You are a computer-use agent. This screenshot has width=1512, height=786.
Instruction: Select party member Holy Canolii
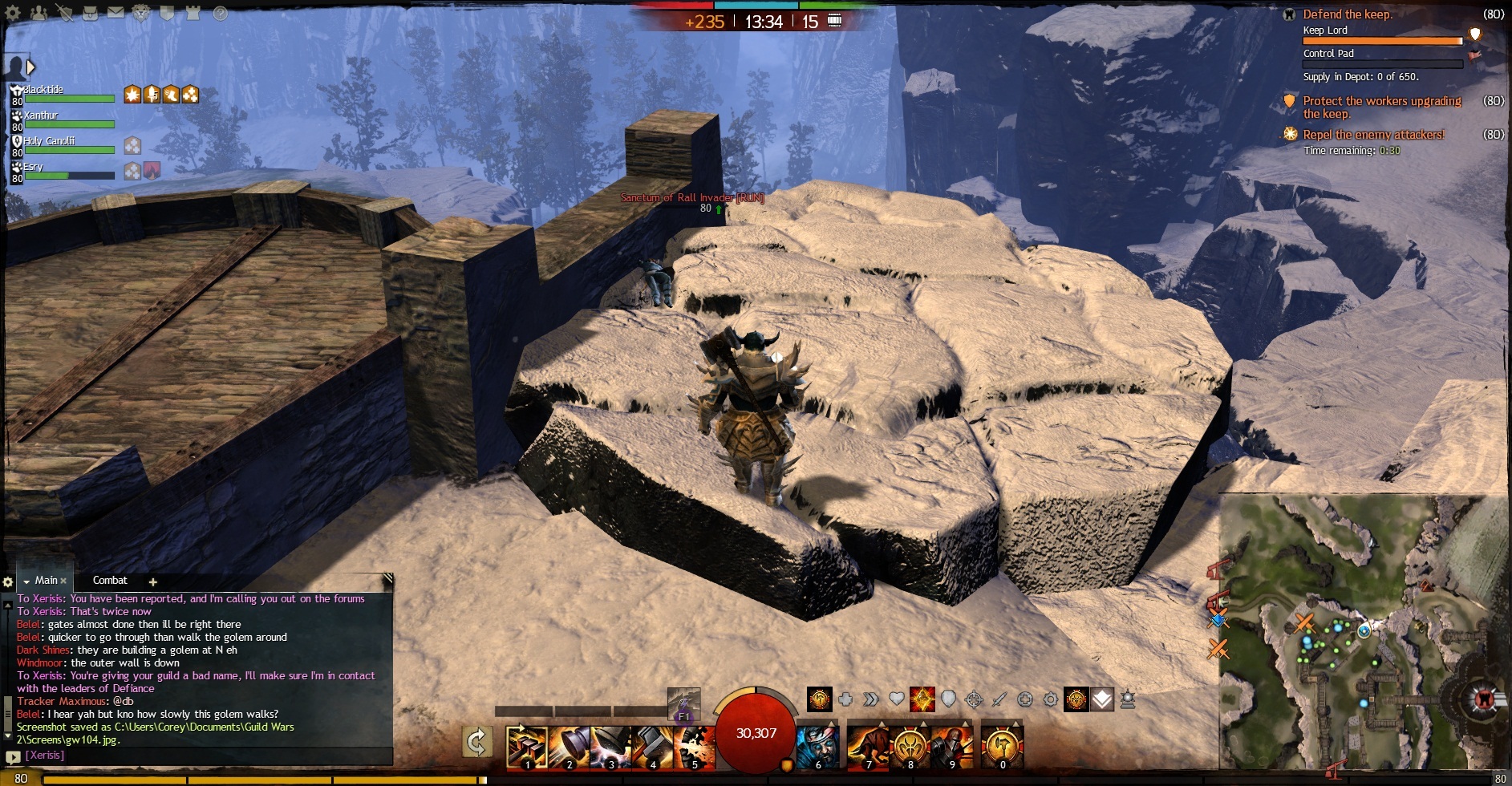49,141
